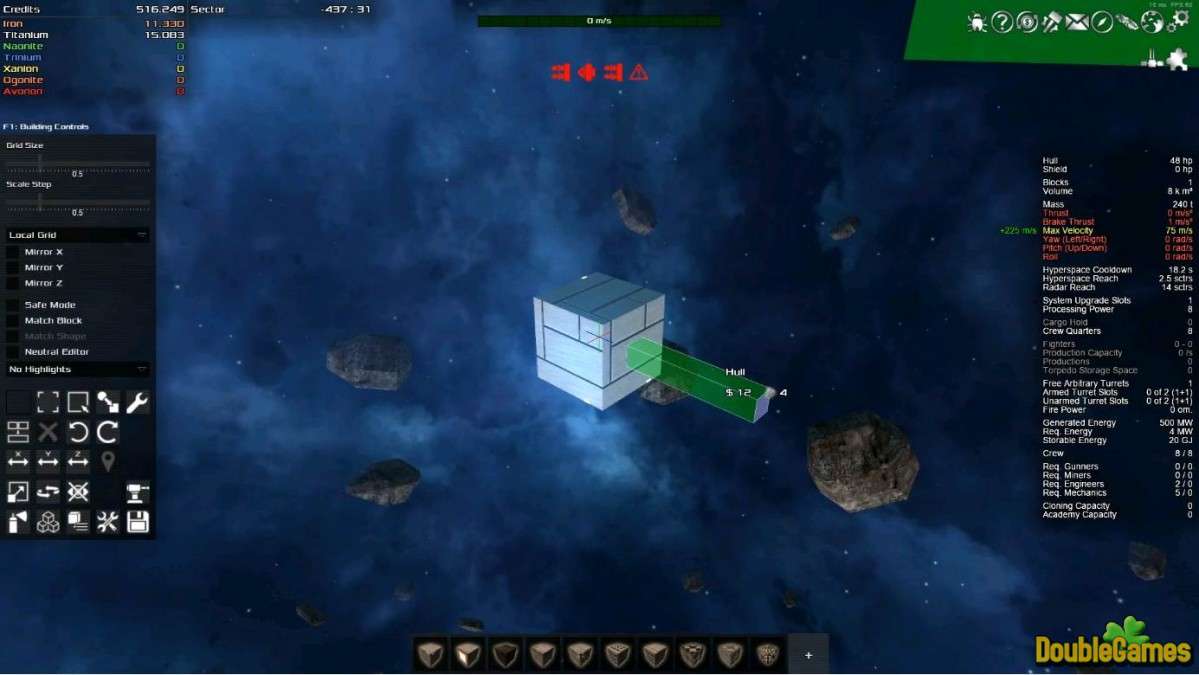This screenshot has height=675, width=1199.
Task: Check the Neutral Editor option
Action: [x=13, y=352]
